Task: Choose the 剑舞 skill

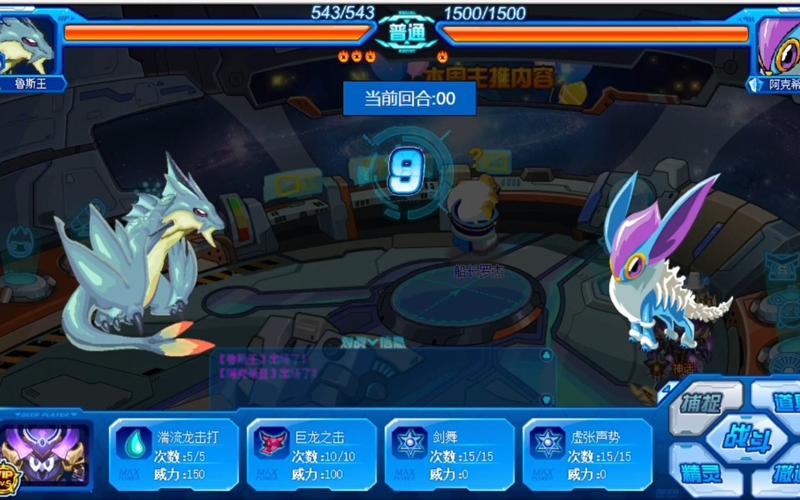Action: (x=449, y=453)
